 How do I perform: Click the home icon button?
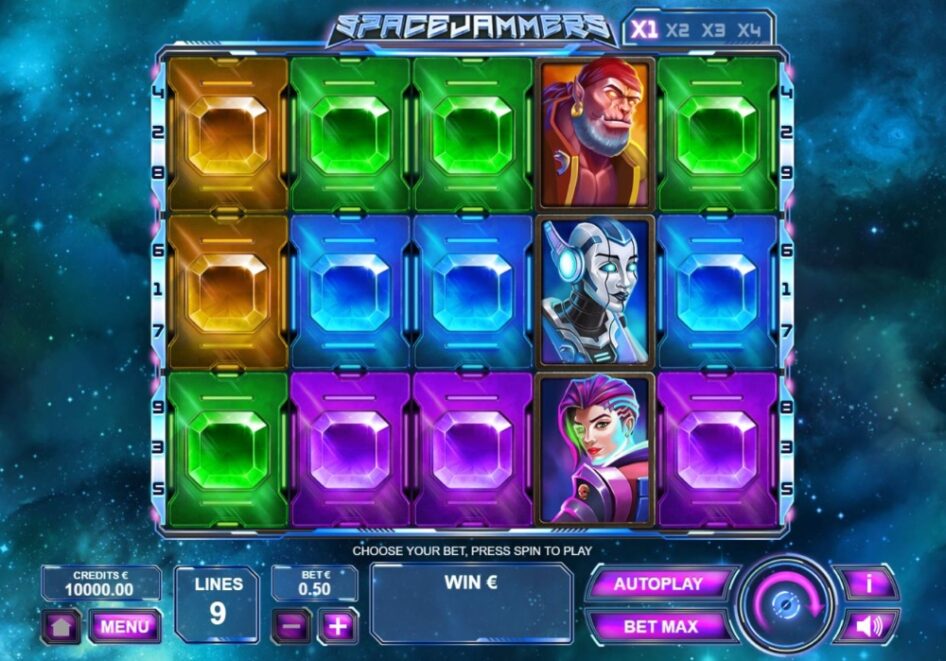click(x=60, y=627)
